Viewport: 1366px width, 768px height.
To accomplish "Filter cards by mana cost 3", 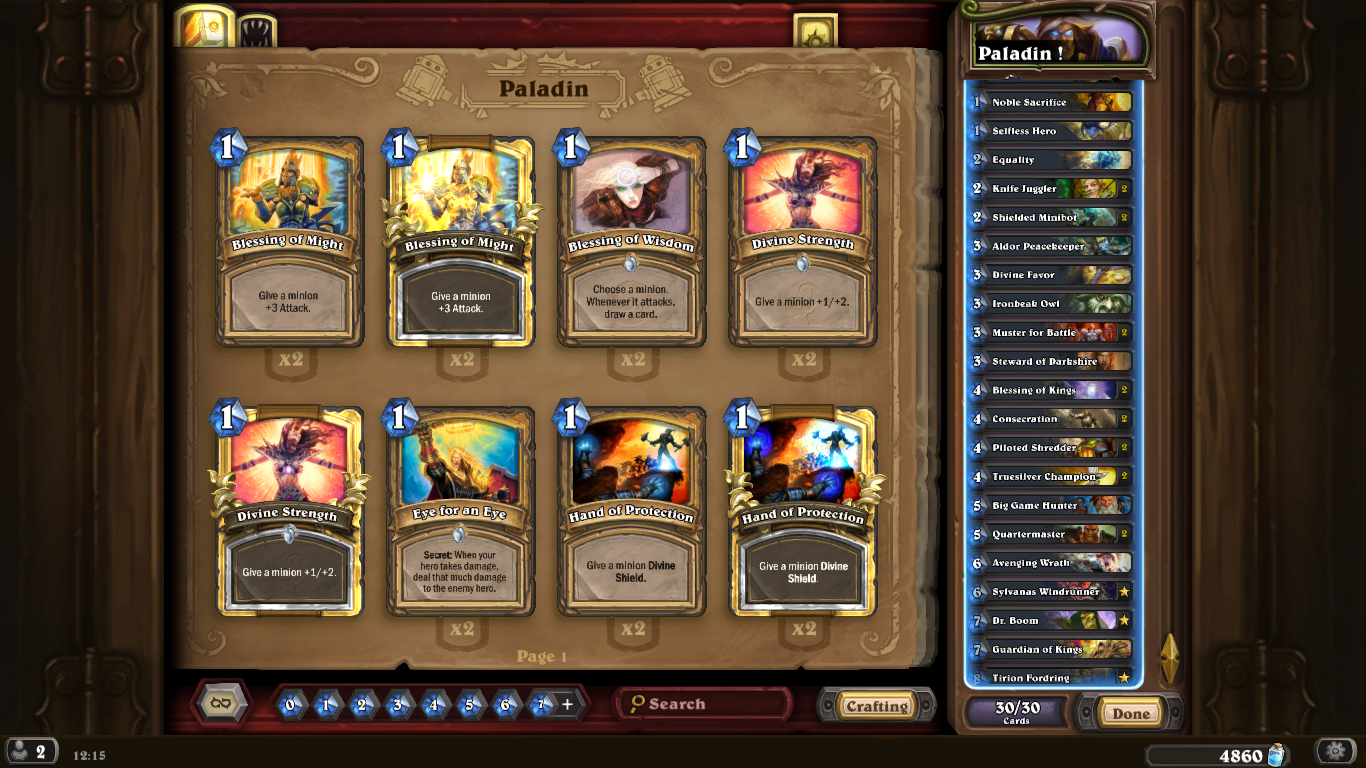I will click(x=398, y=705).
